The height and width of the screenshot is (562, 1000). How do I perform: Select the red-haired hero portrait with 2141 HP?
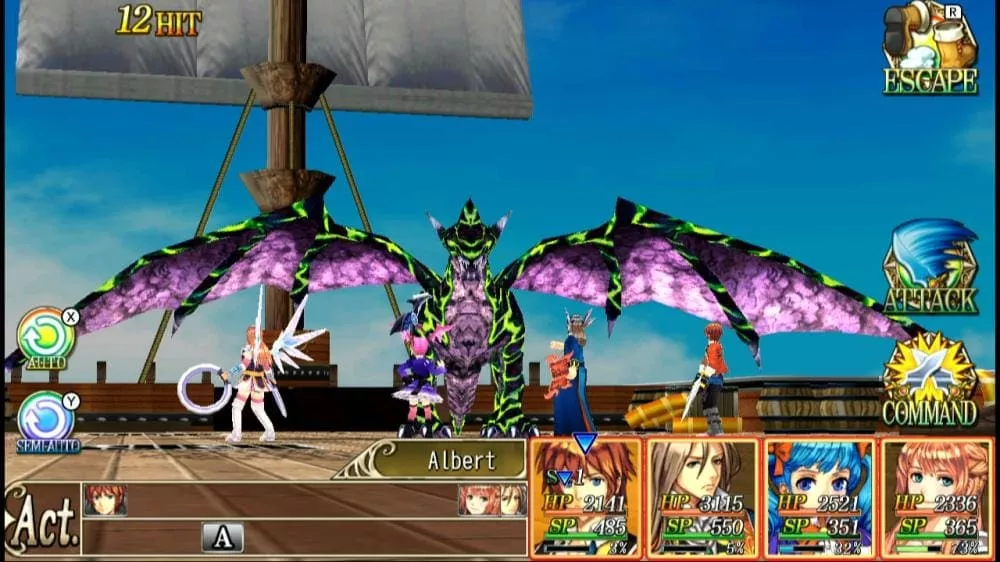tap(586, 496)
